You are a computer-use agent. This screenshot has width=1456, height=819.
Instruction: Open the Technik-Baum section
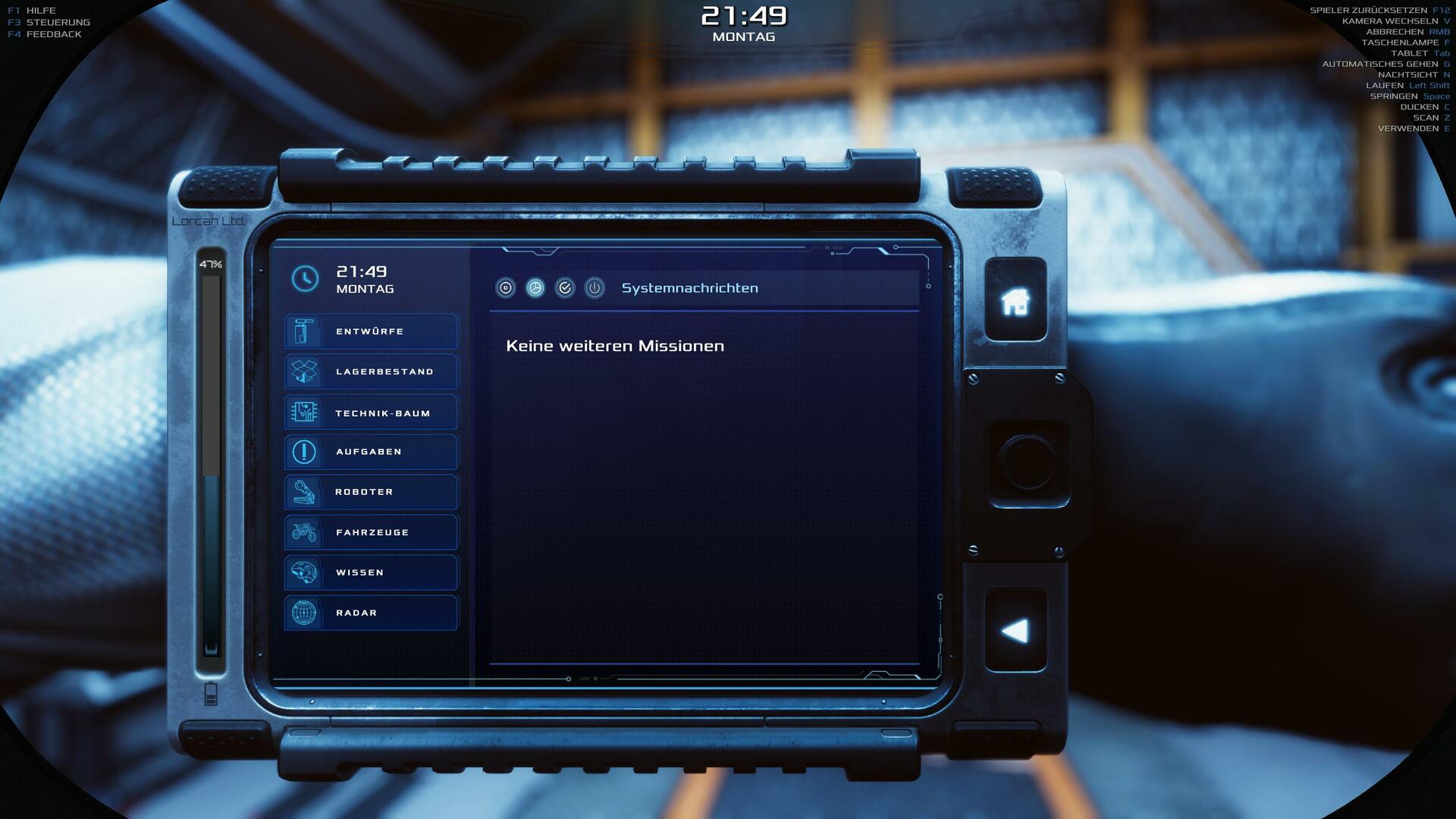click(x=371, y=413)
